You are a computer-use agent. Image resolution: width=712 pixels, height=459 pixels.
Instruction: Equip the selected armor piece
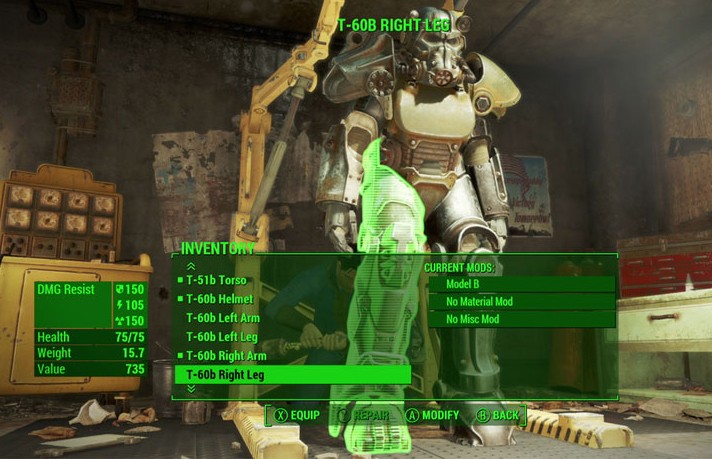click(x=297, y=415)
